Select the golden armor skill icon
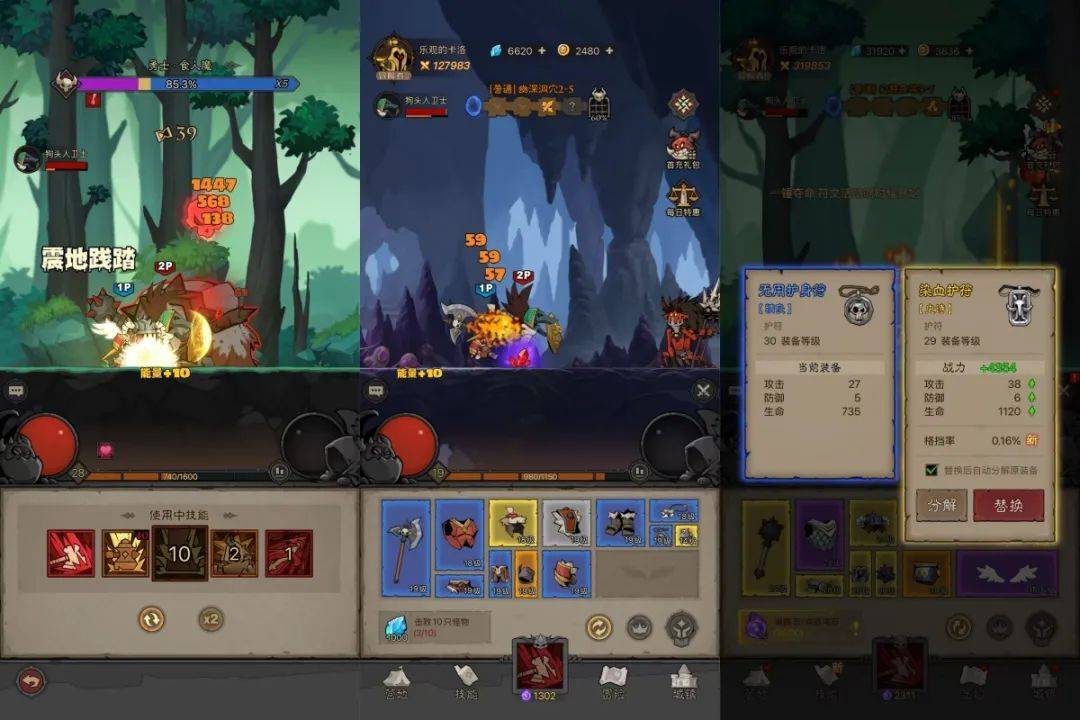Image resolution: width=1080 pixels, height=720 pixels. pos(125,553)
